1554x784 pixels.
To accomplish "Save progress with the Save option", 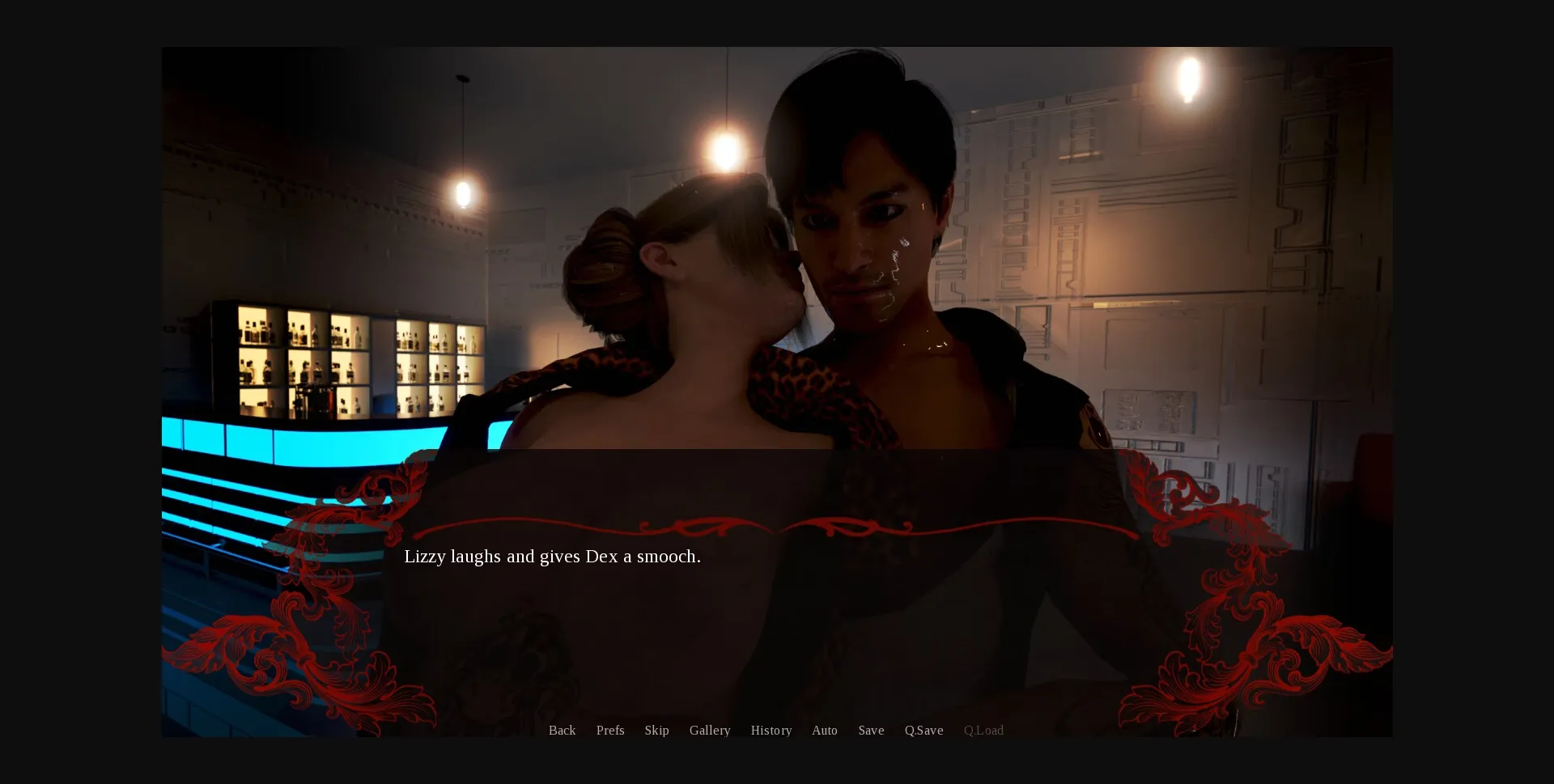I will coord(871,730).
